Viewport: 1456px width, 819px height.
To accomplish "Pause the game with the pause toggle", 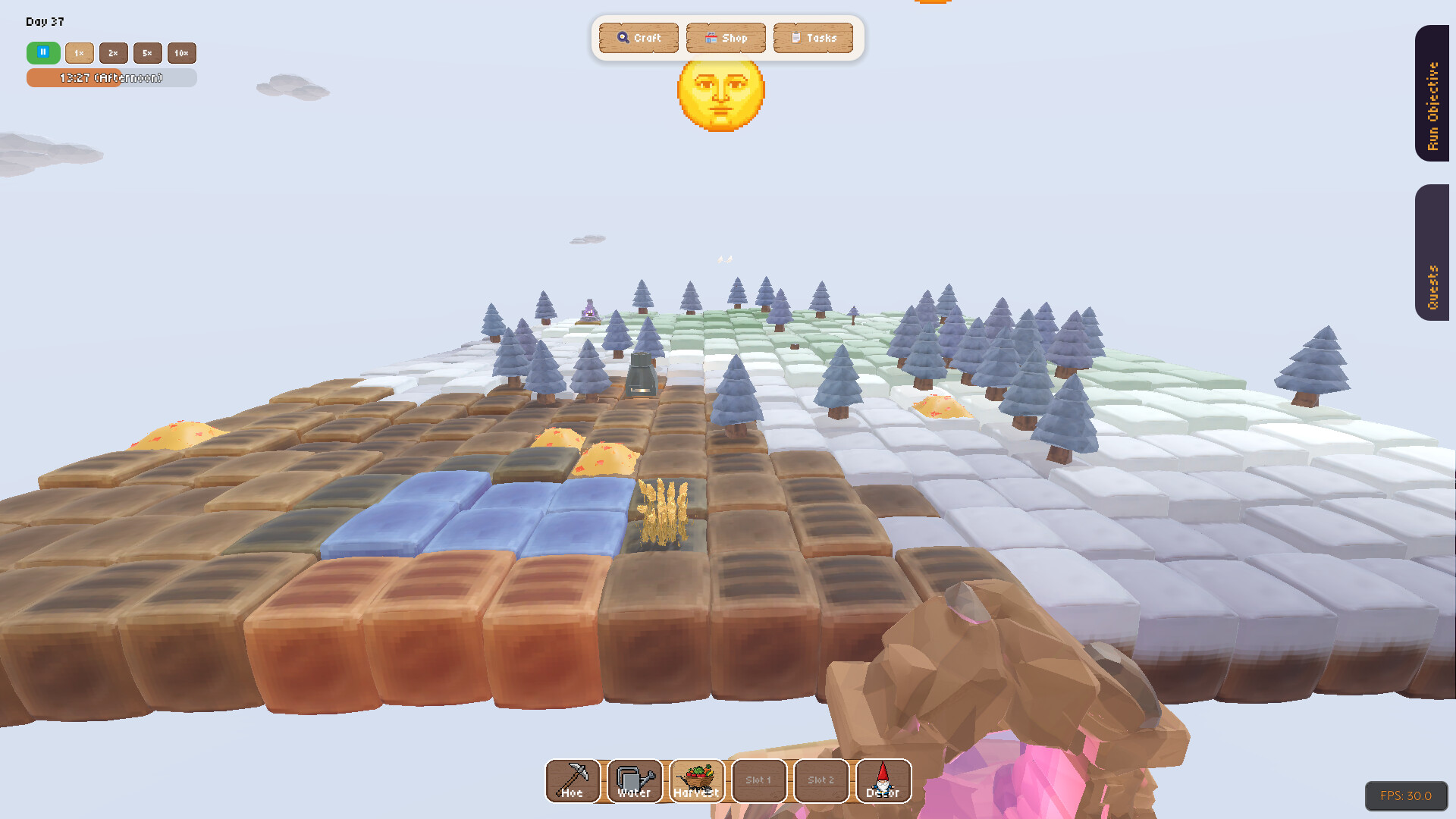I will coord(42,53).
